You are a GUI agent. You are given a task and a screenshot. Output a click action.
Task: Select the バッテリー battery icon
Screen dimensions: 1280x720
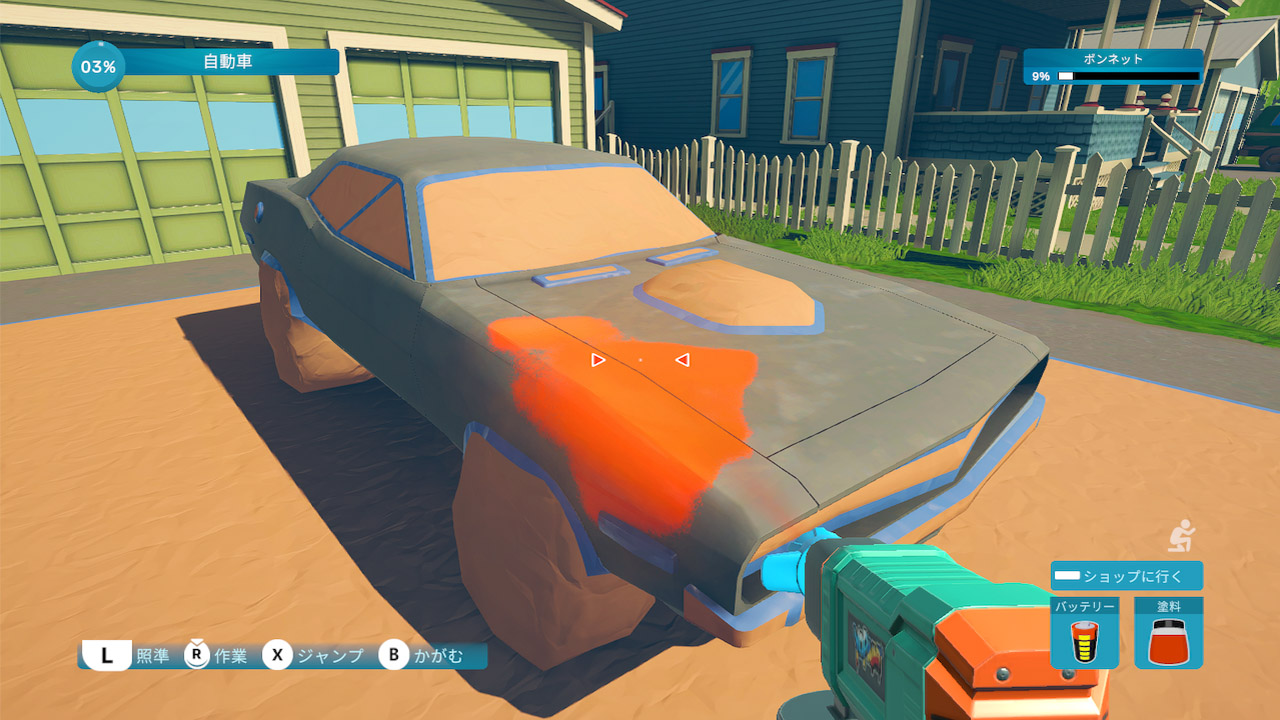pos(1084,641)
